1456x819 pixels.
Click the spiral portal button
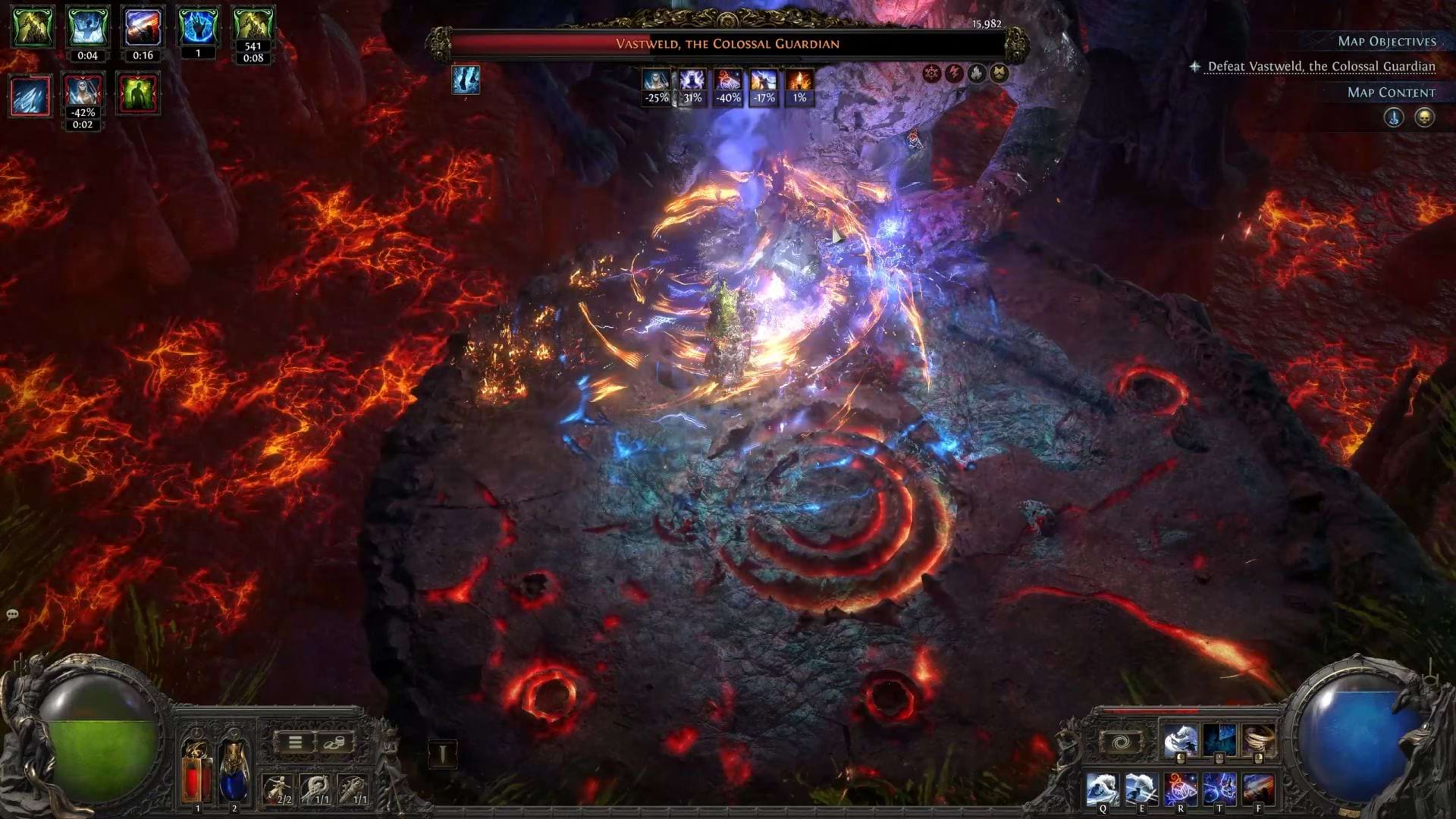(x=1122, y=742)
